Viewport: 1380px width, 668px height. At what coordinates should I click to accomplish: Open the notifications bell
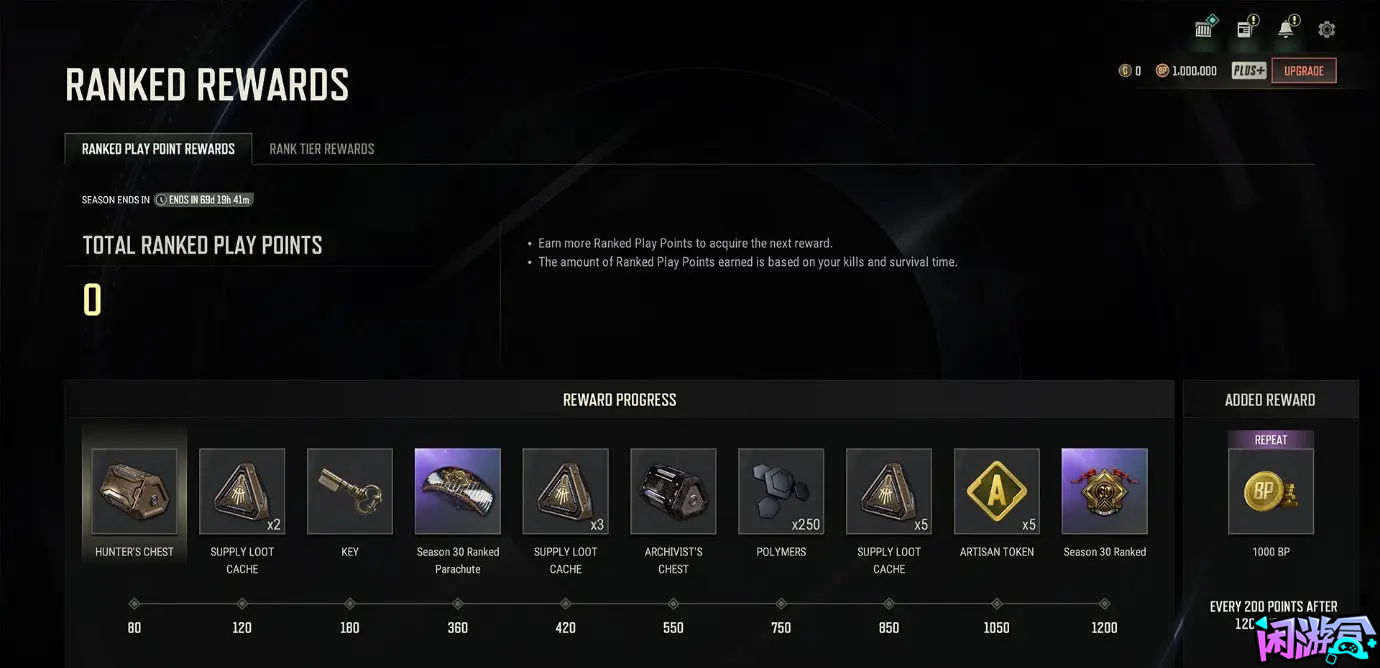click(x=1286, y=29)
